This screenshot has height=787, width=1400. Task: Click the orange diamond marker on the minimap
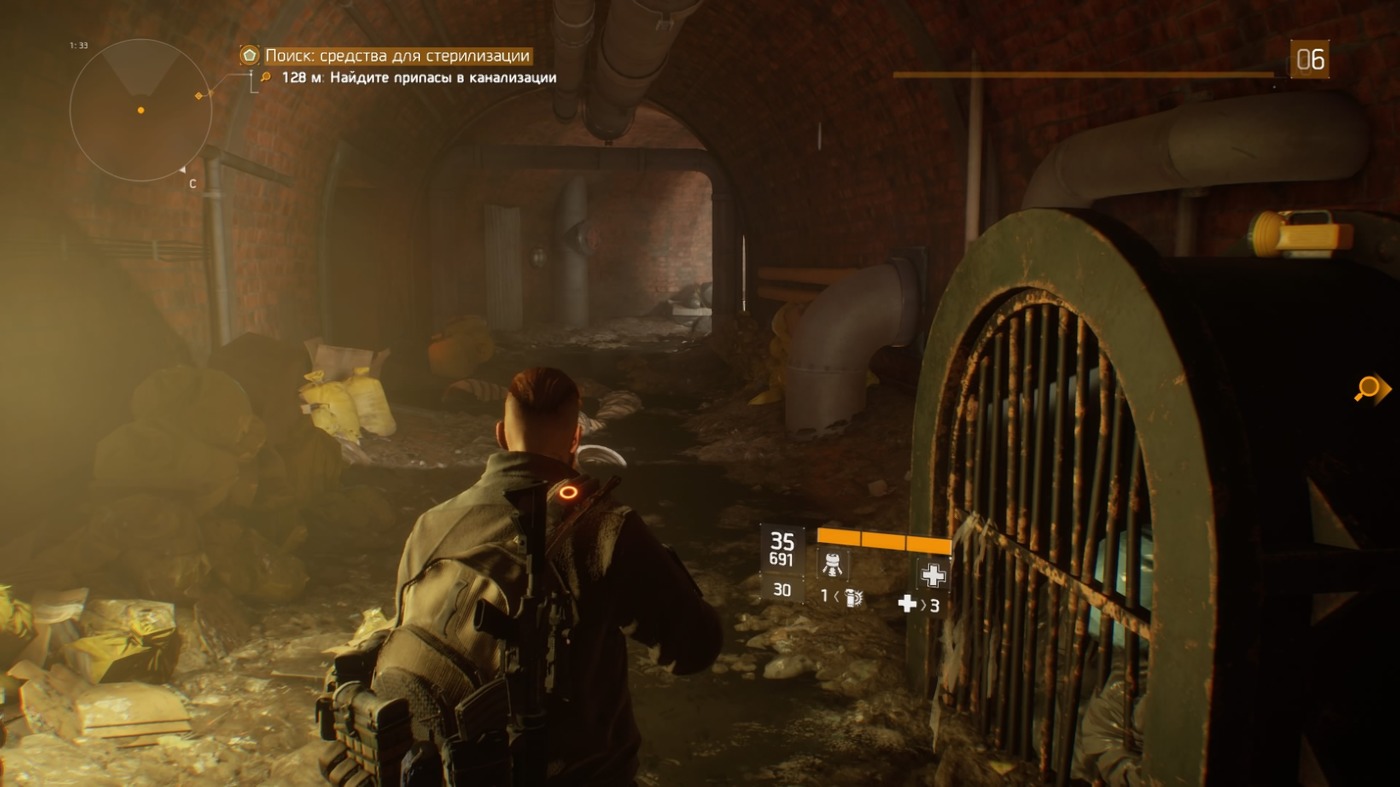click(x=199, y=96)
